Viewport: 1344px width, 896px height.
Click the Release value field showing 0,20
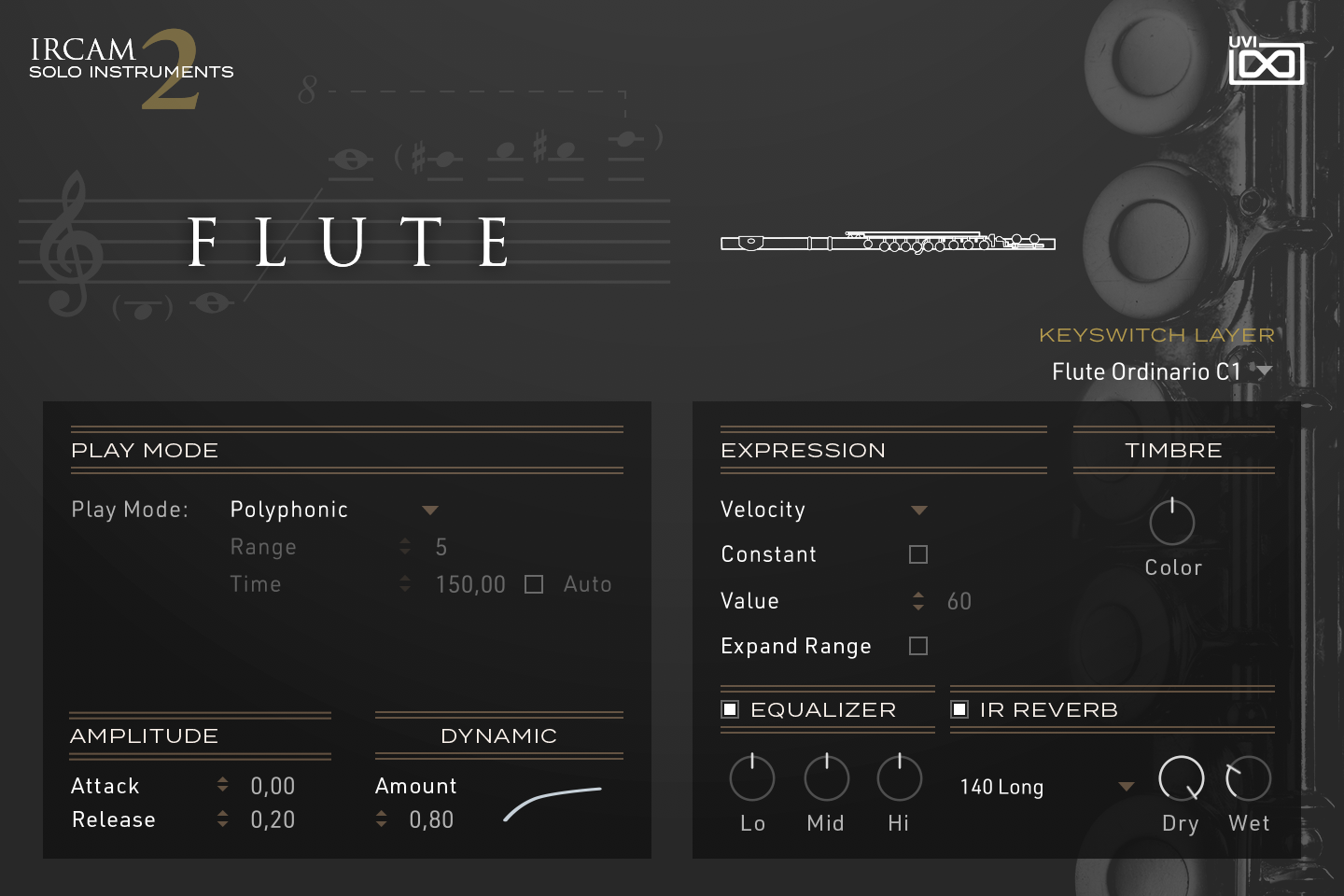(272, 819)
